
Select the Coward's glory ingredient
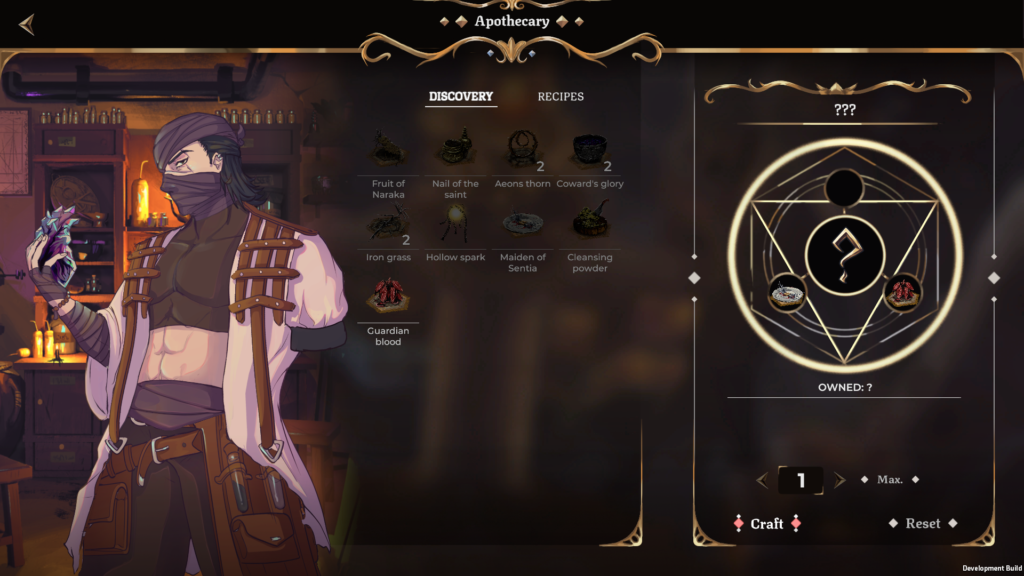click(x=590, y=150)
